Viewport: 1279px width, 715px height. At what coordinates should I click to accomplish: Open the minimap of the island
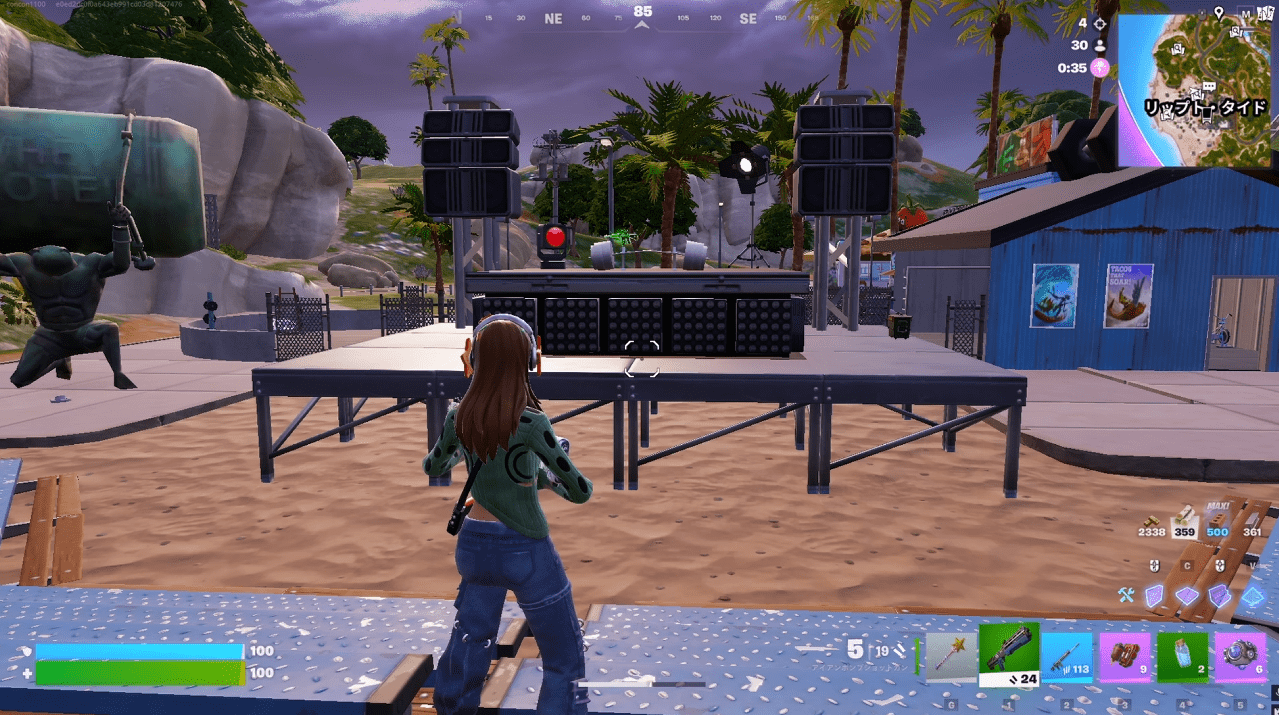[1197, 90]
